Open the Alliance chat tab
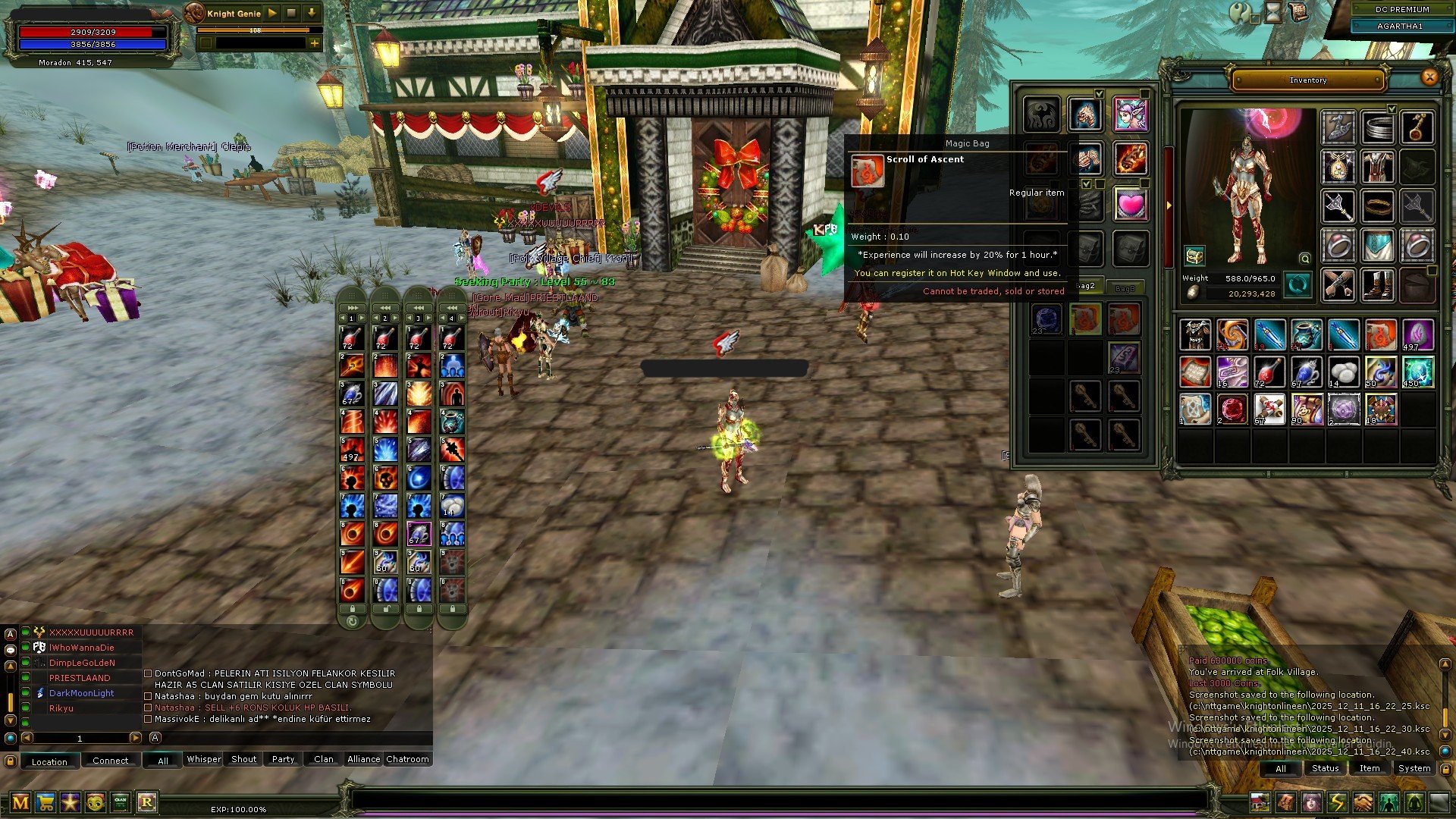Screen dimensions: 1456x819 click(x=363, y=759)
